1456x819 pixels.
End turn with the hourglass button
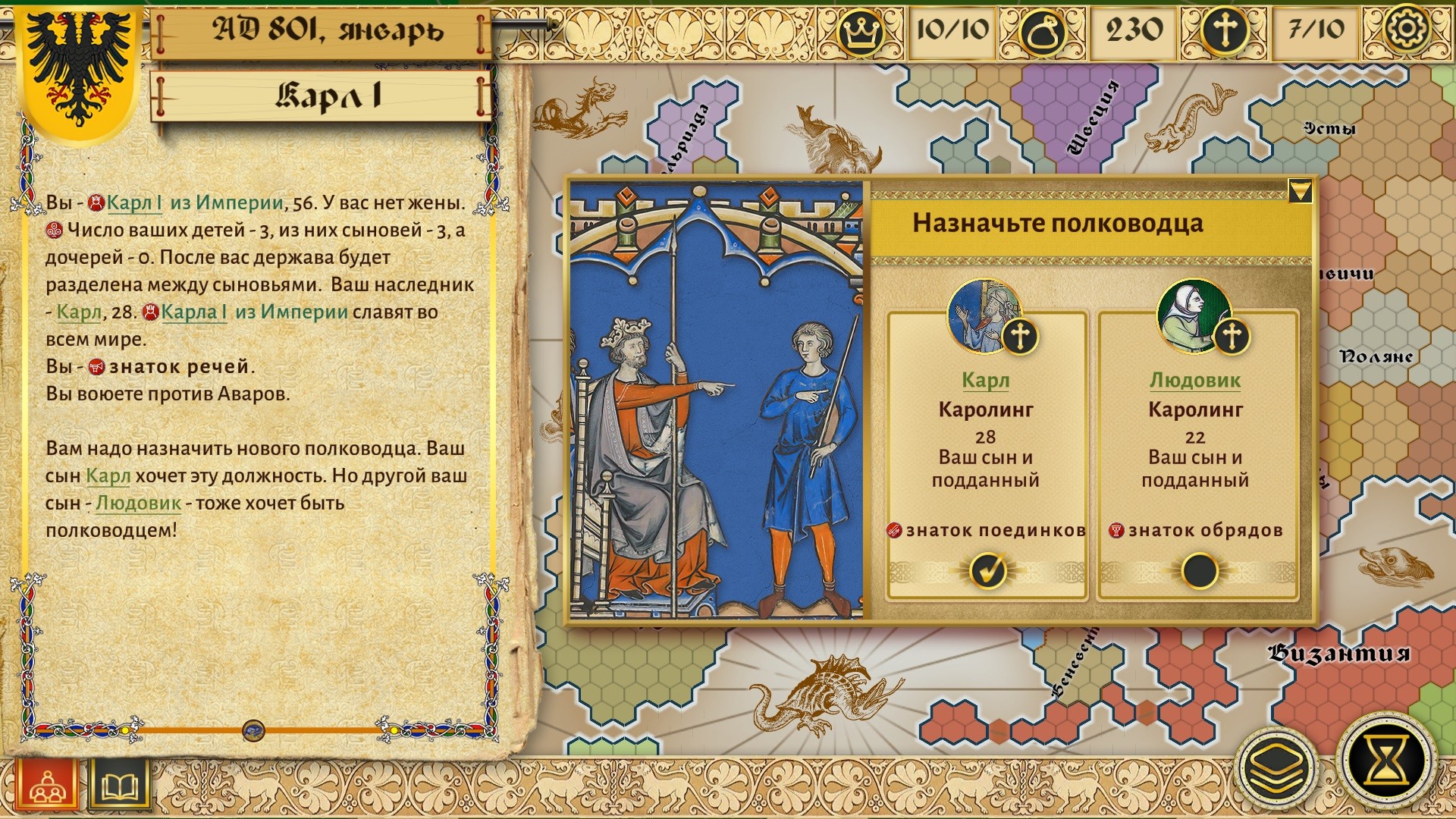point(1387,761)
